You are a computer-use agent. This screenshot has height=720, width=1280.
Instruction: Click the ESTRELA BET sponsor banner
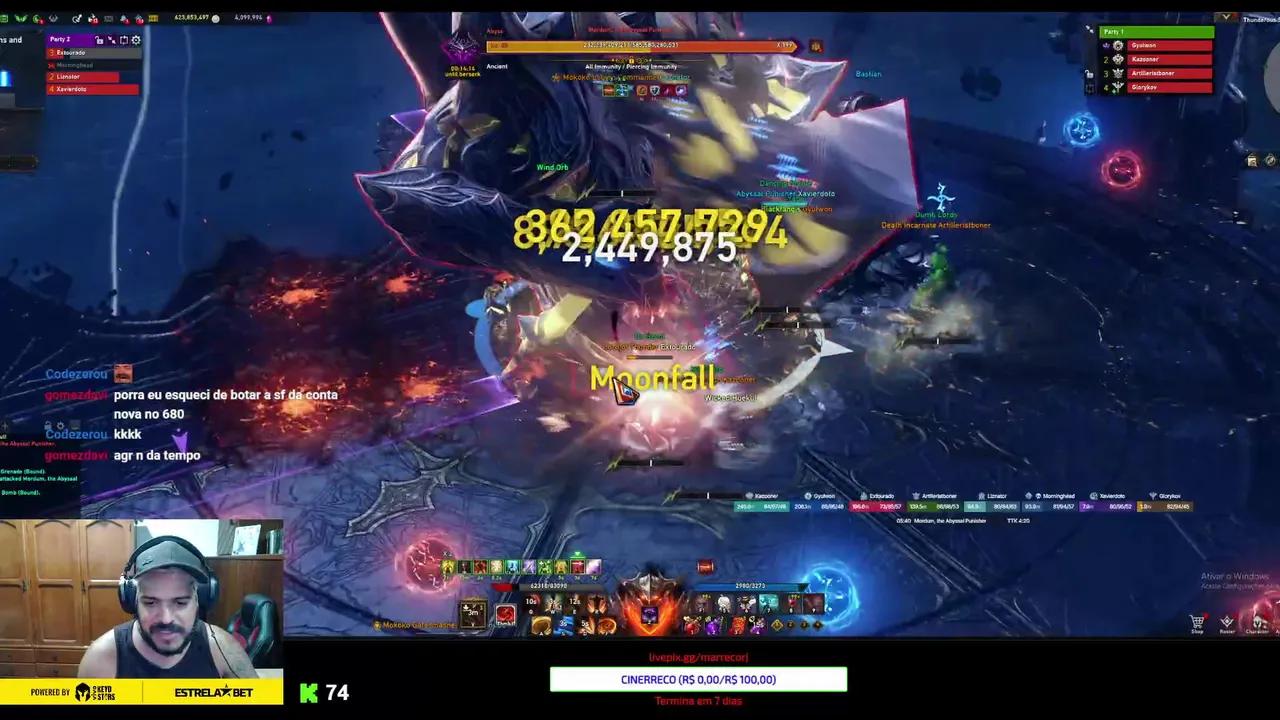pos(213,692)
